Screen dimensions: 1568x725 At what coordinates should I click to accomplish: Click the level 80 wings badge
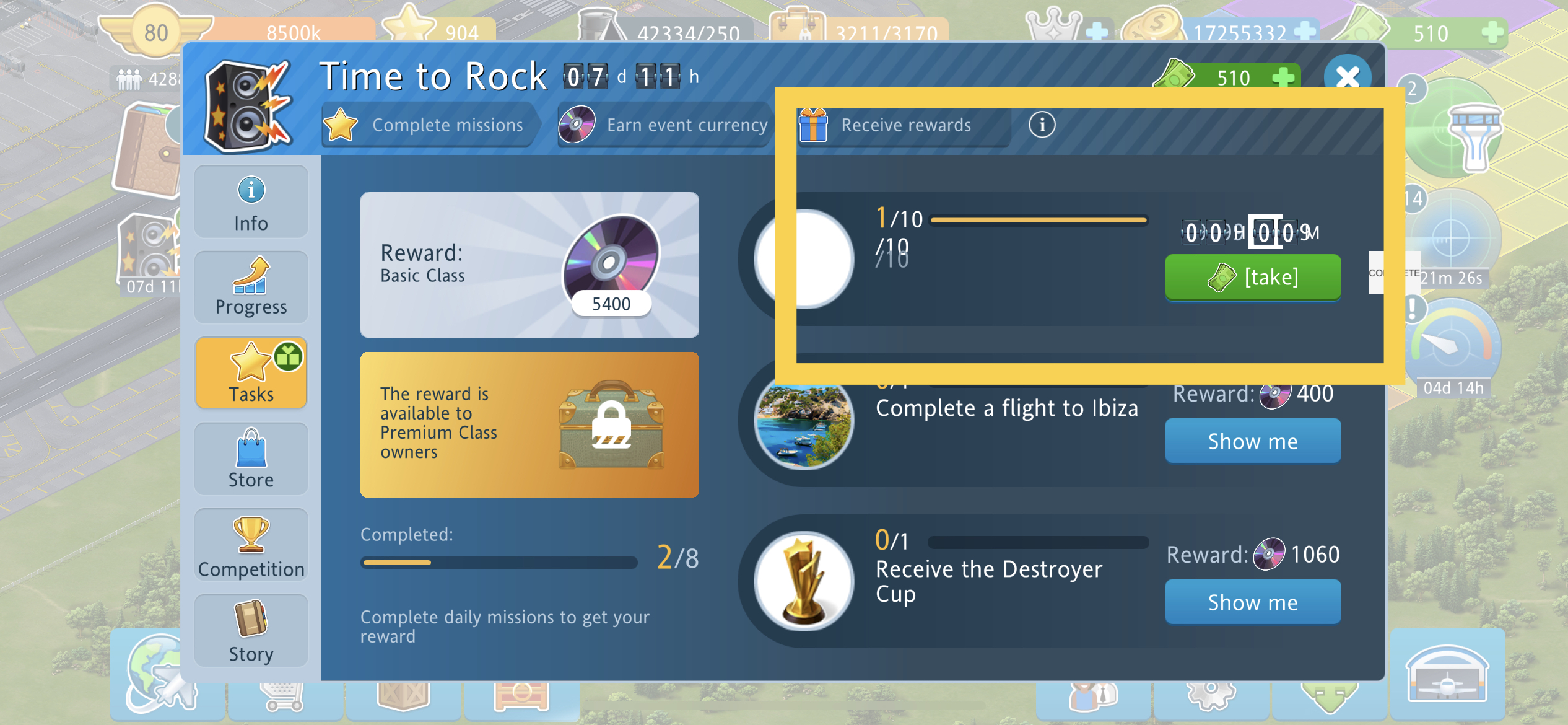pos(155,32)
